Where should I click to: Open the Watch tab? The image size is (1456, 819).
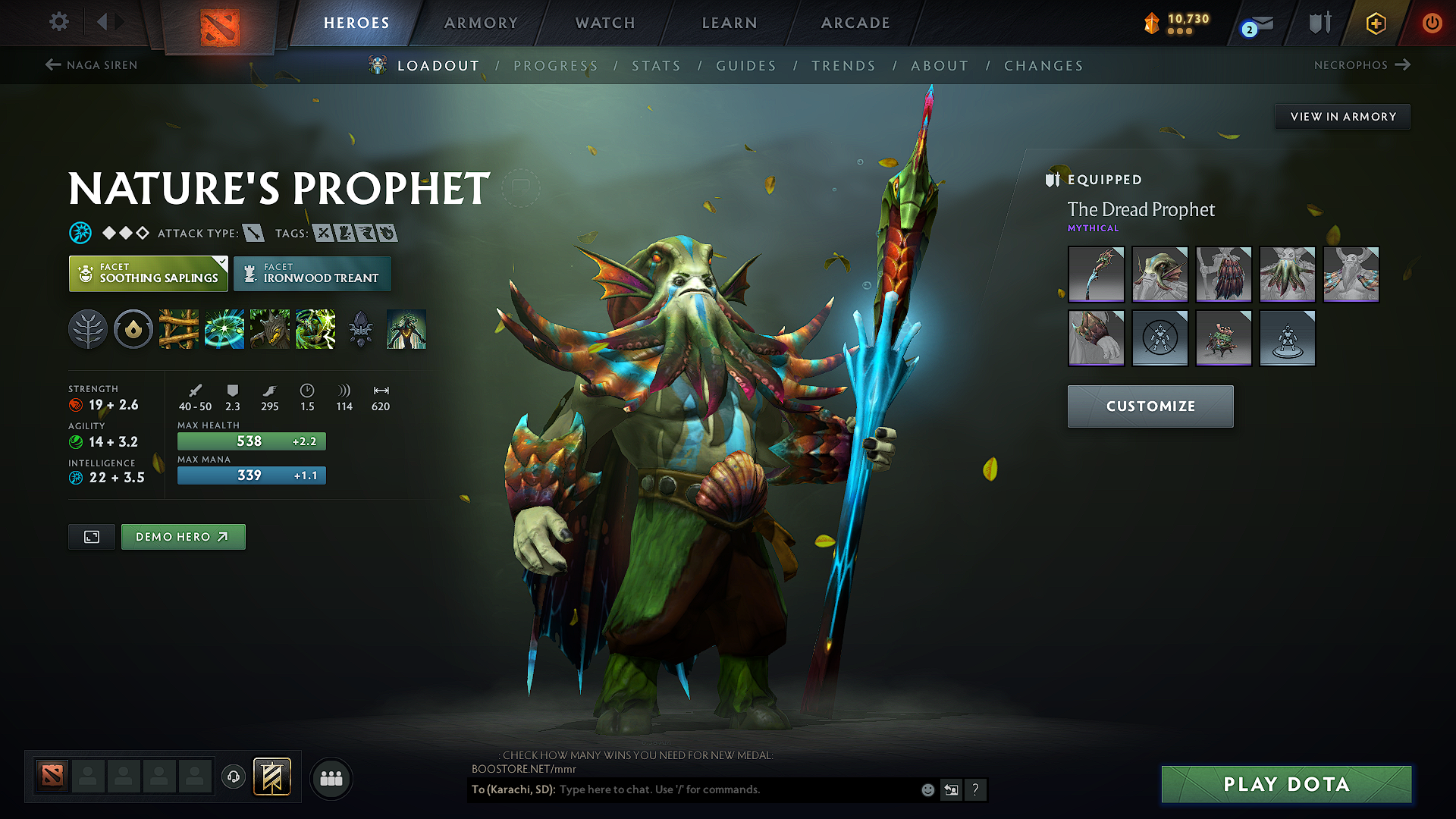(x=605, y=23)
